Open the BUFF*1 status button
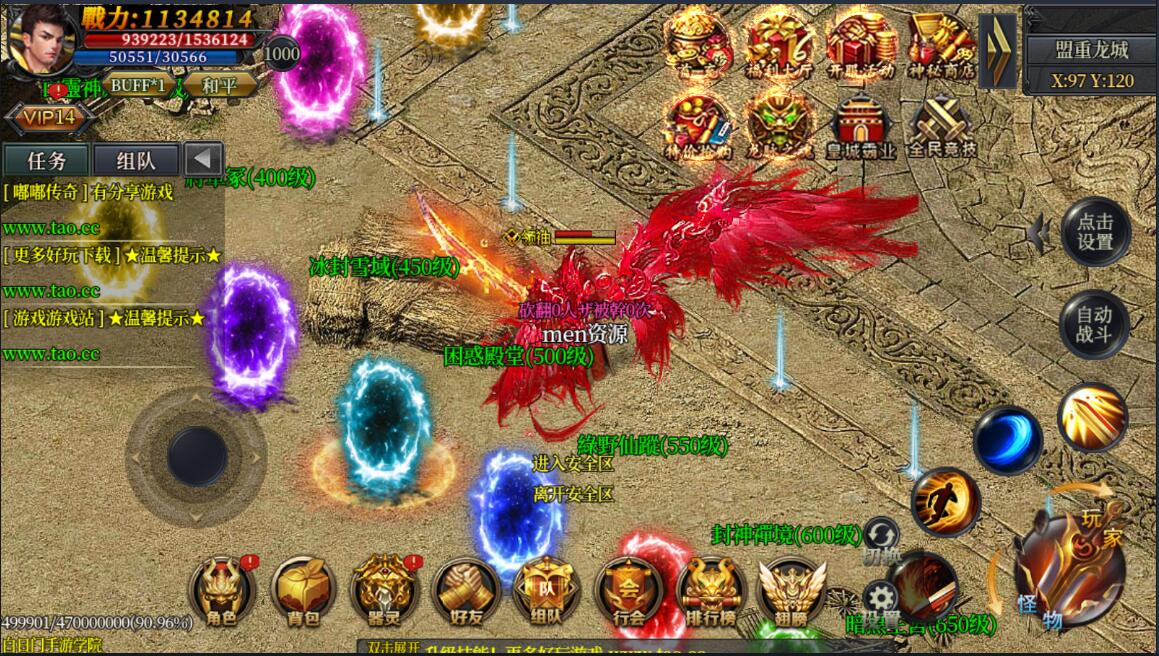Screen dimensions: 1159x656 (137, 85)
